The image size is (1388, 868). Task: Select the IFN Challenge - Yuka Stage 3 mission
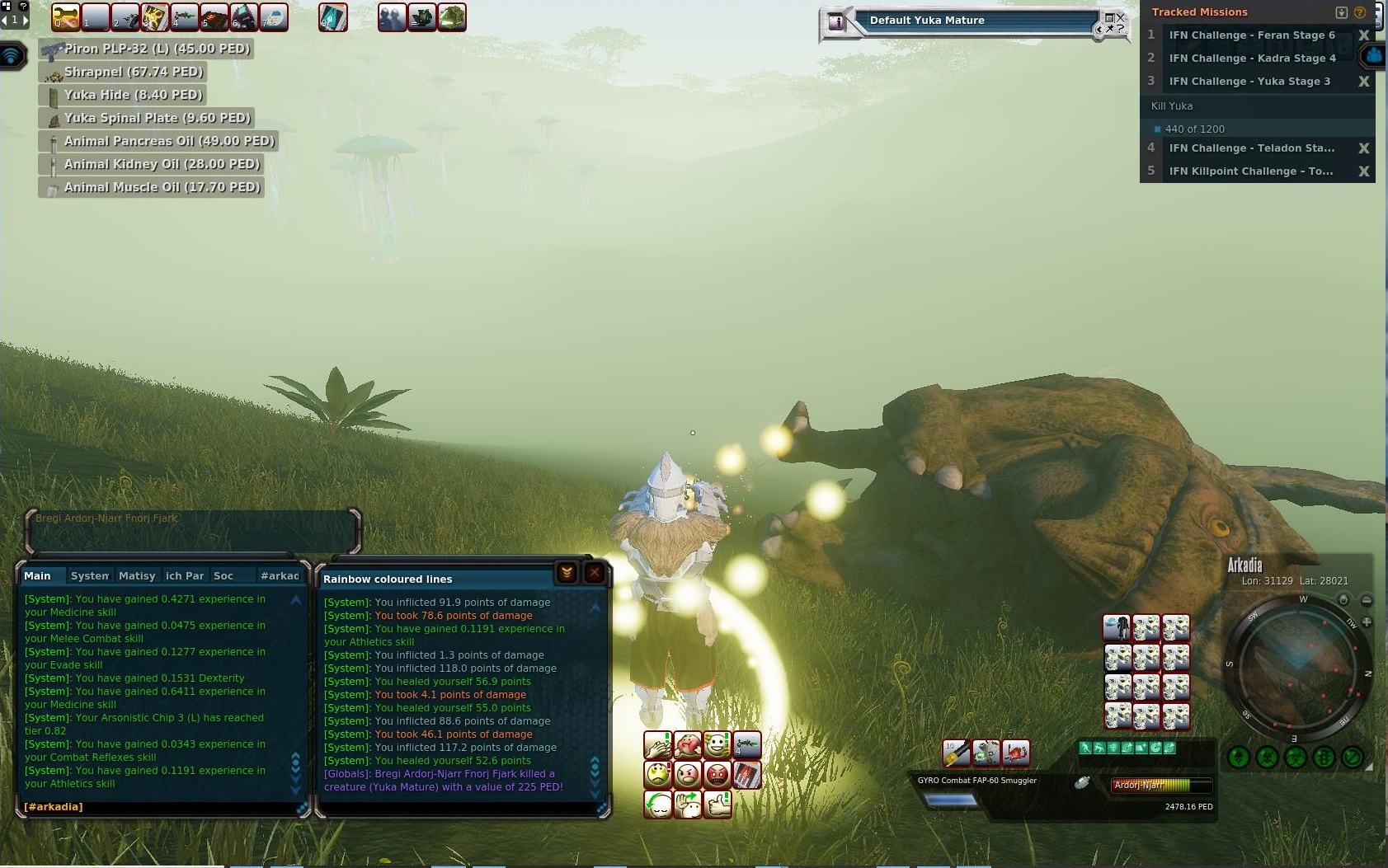[x=1249, y=82]
